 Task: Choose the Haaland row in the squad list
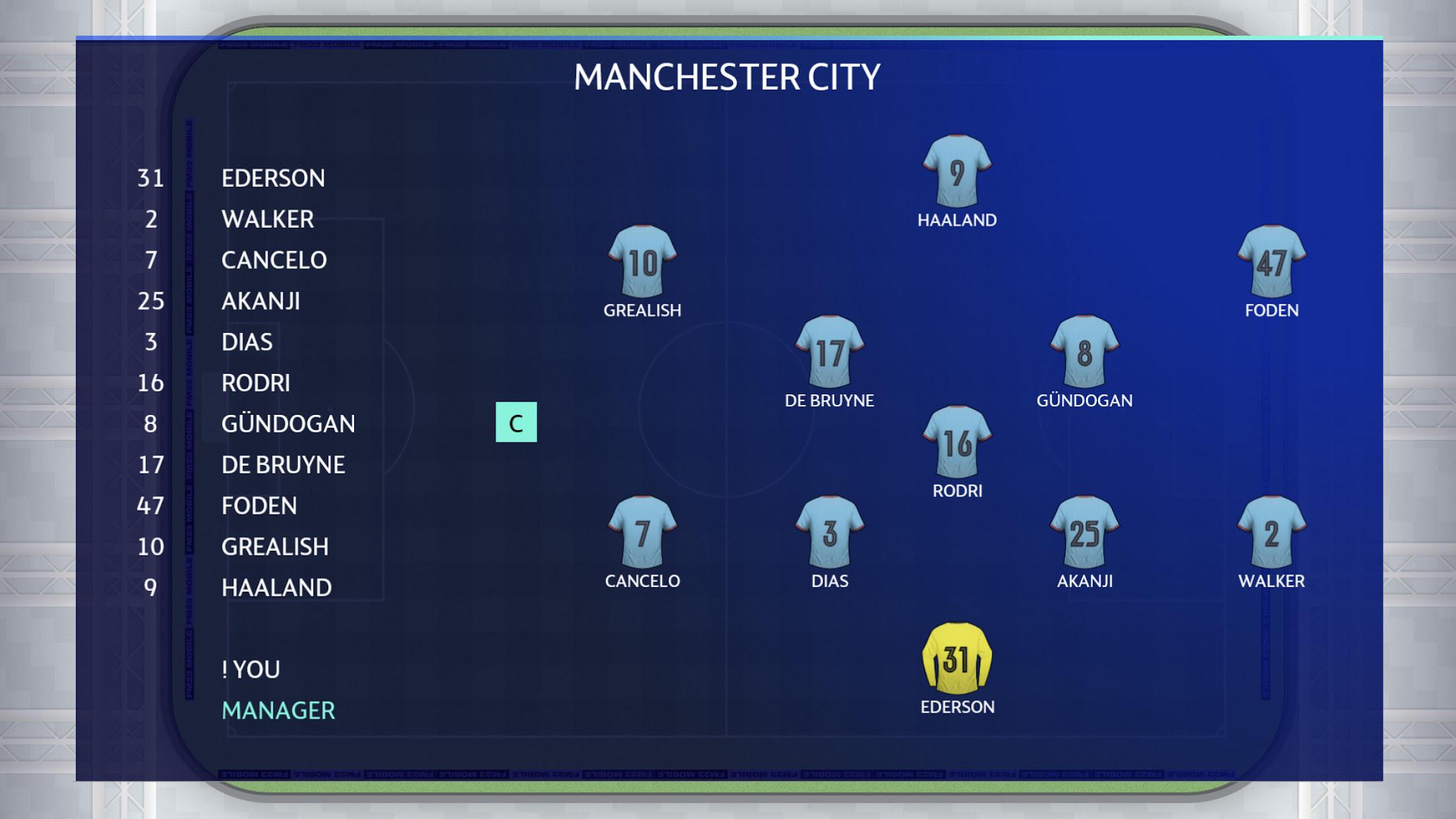[276, 588]
